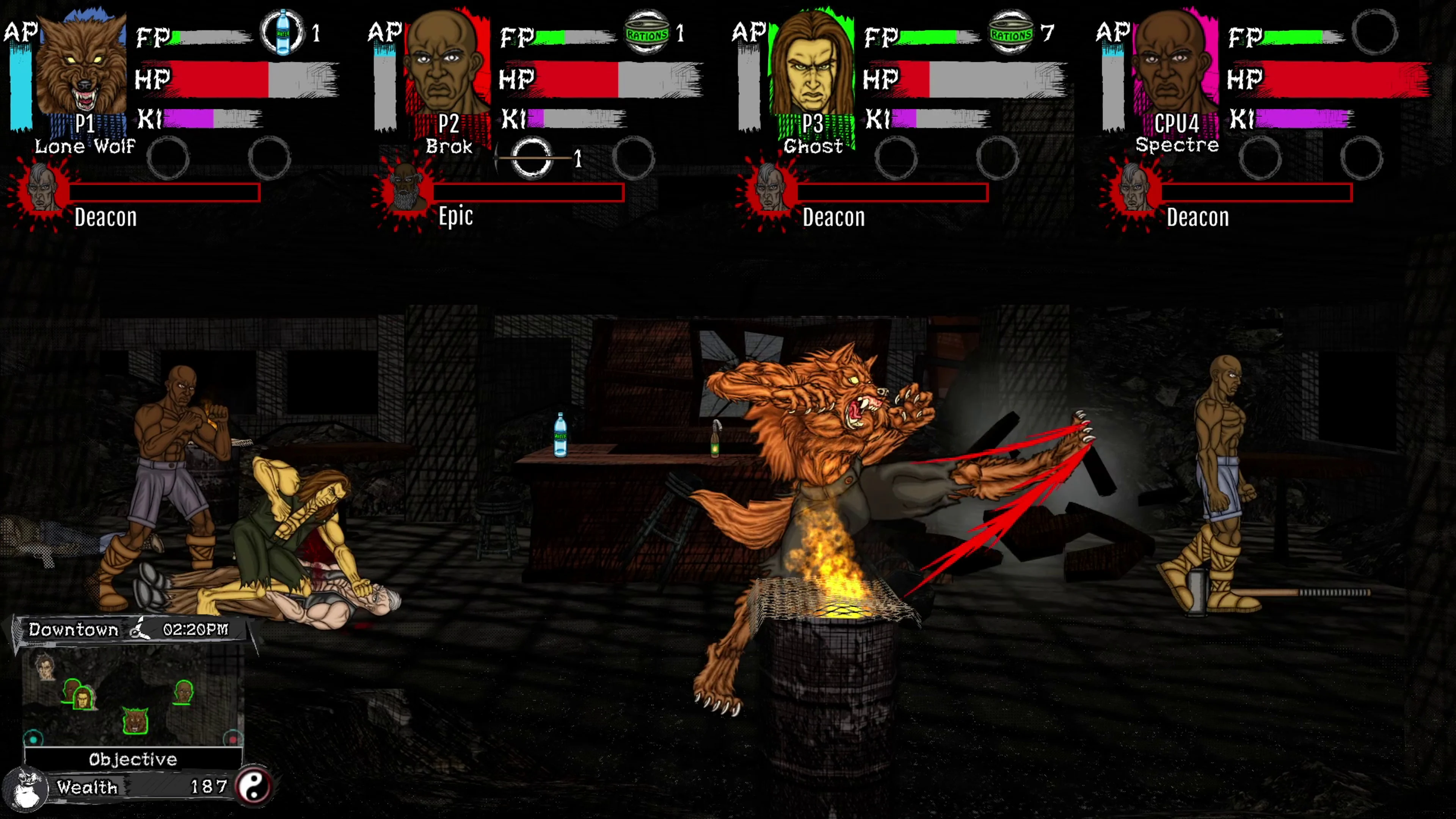Image resolution: width=1456 pixels, height=819 pixels.
Task: Click the Epic boss name label
Action: click(x=455, y=217)
